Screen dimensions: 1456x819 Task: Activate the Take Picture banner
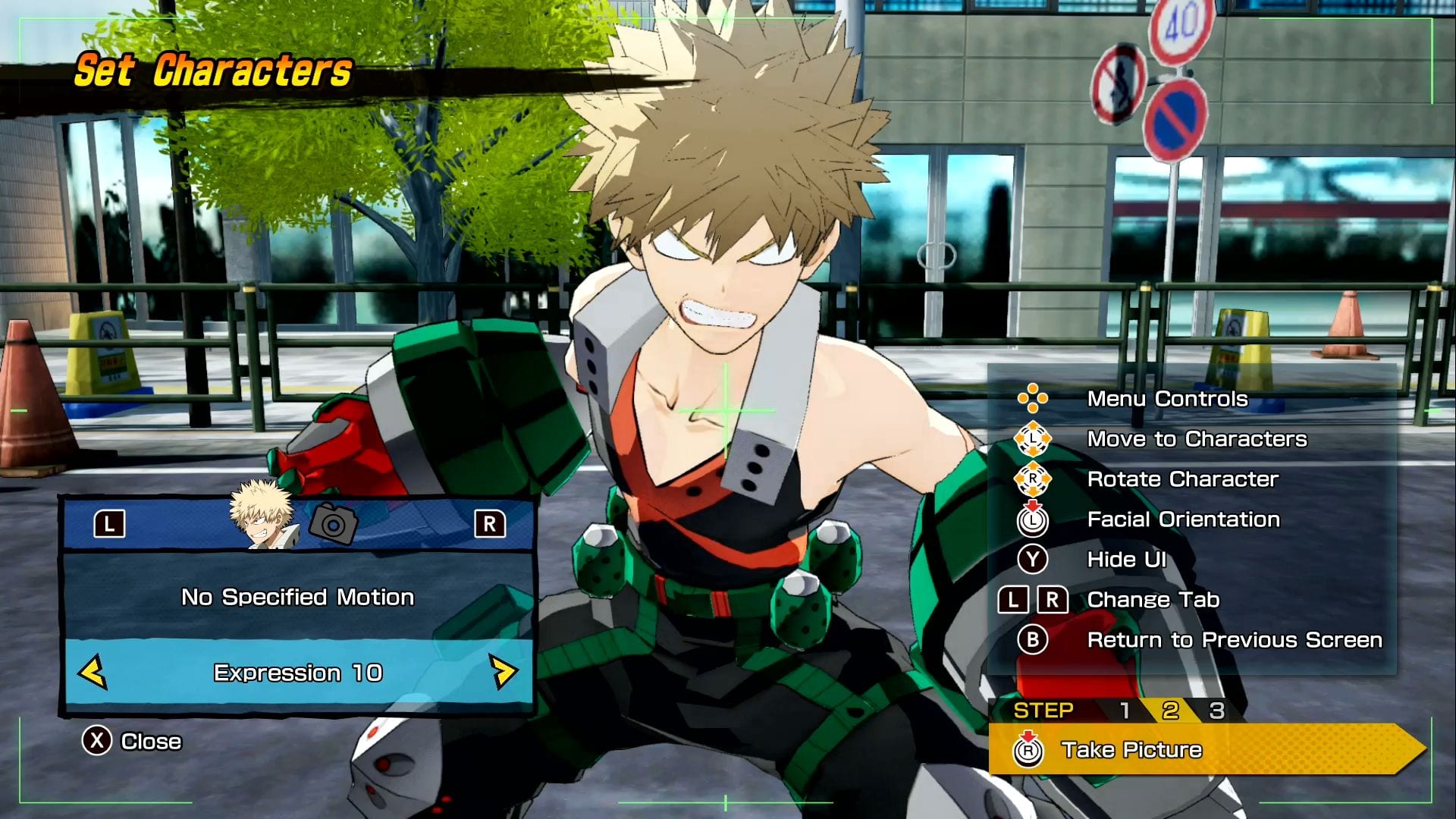(1206, 750)
